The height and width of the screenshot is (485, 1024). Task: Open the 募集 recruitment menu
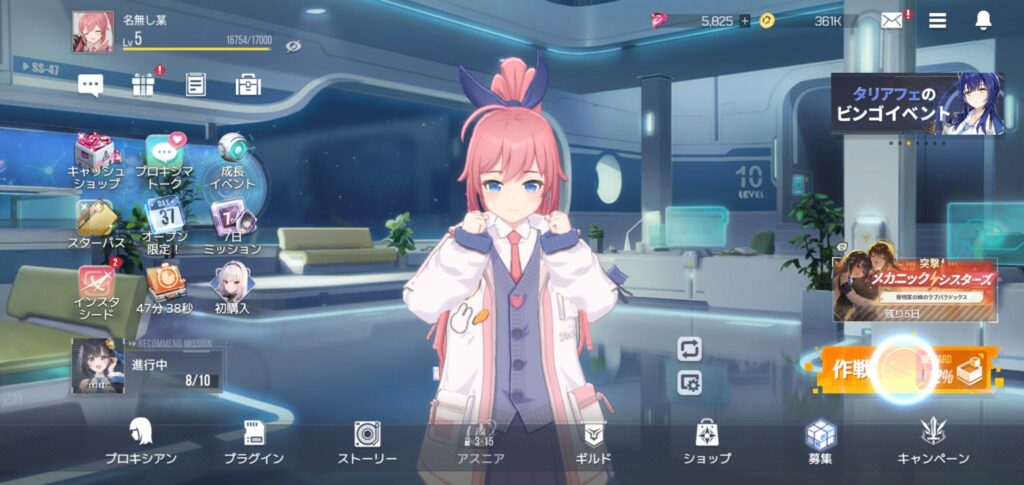click(820, 441)
